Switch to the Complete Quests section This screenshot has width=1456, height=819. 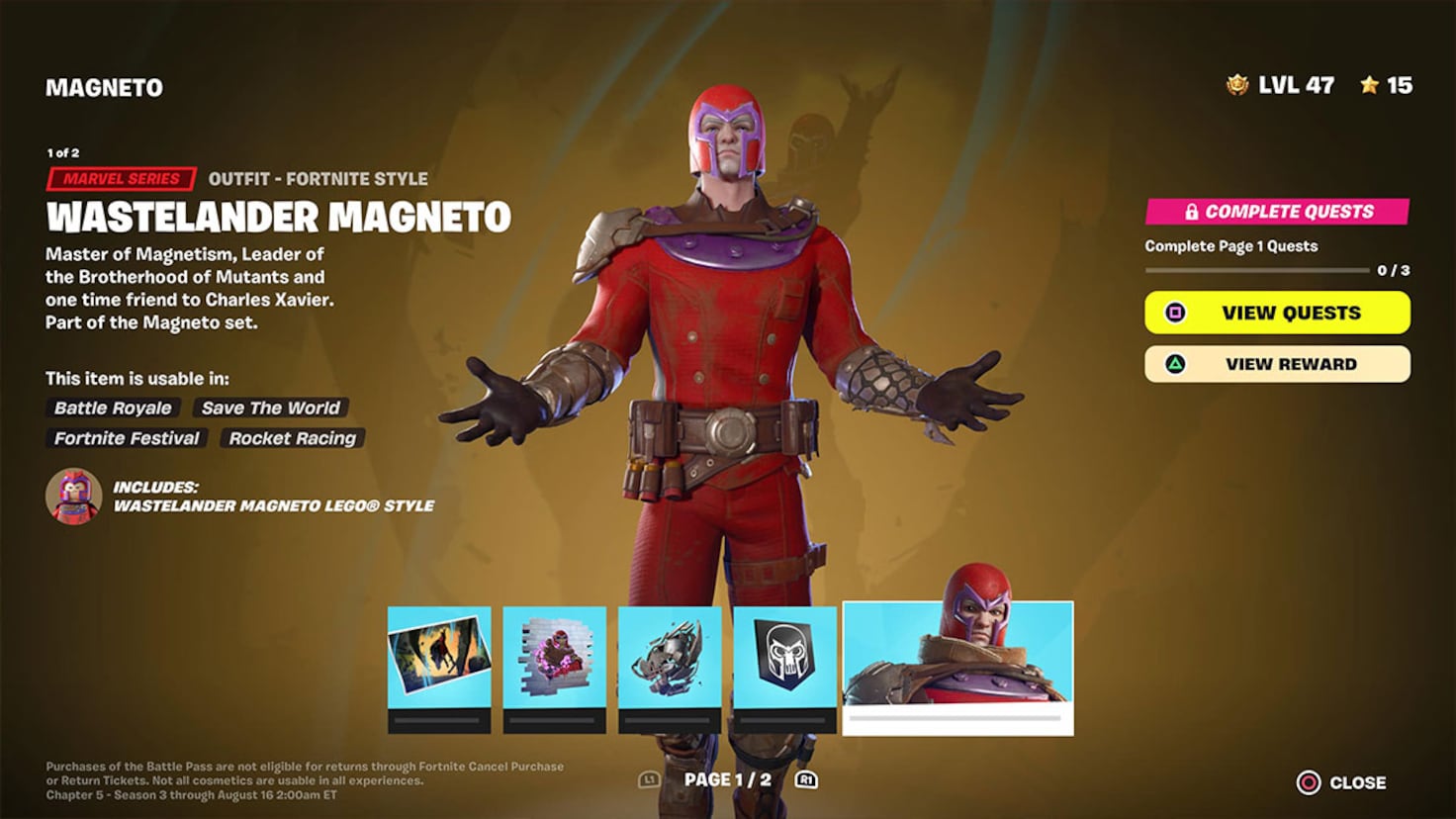[x=1277, y=211]
